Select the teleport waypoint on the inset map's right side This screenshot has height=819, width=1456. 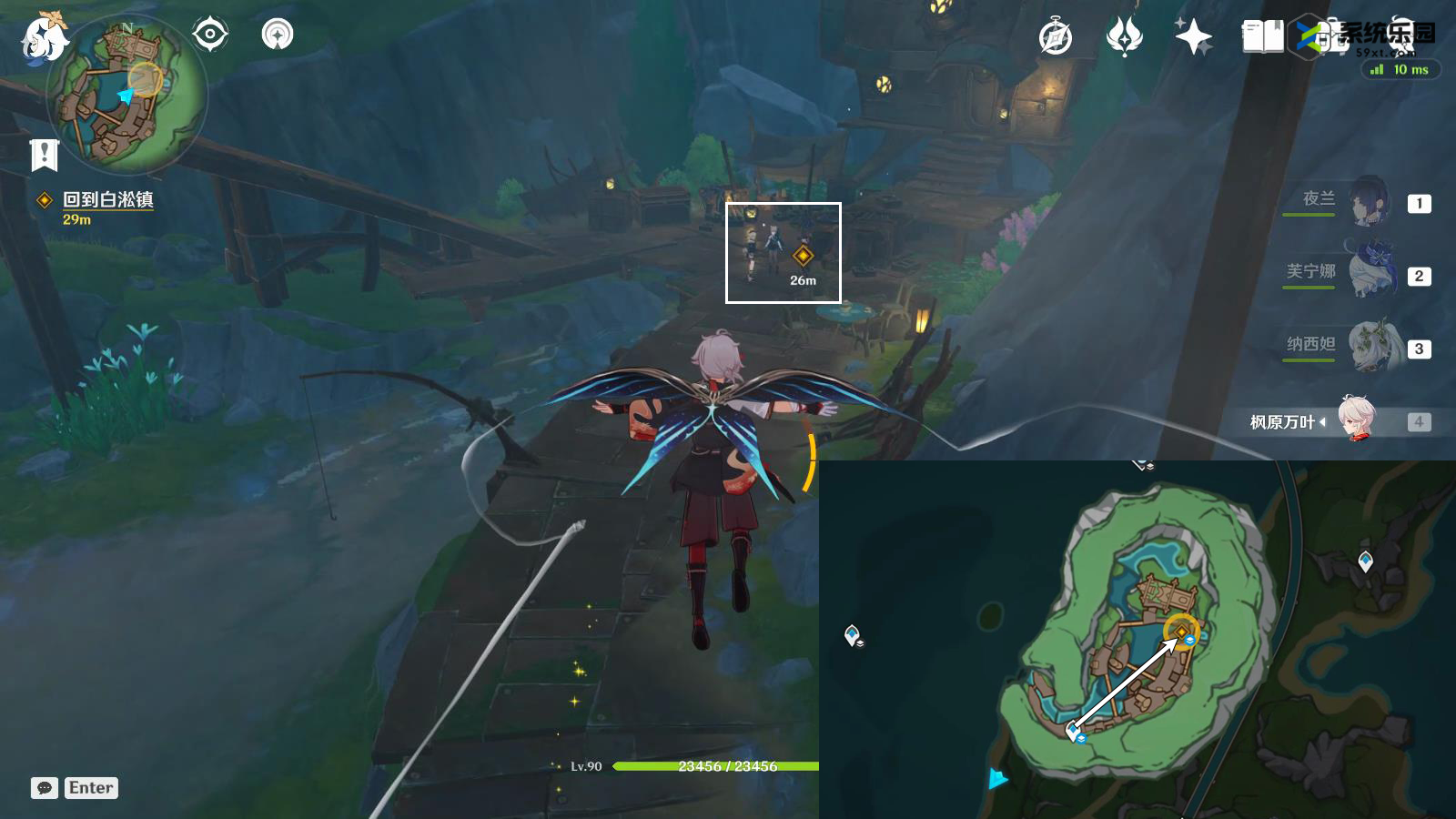pyautogui.click(x=1365, y=561)
